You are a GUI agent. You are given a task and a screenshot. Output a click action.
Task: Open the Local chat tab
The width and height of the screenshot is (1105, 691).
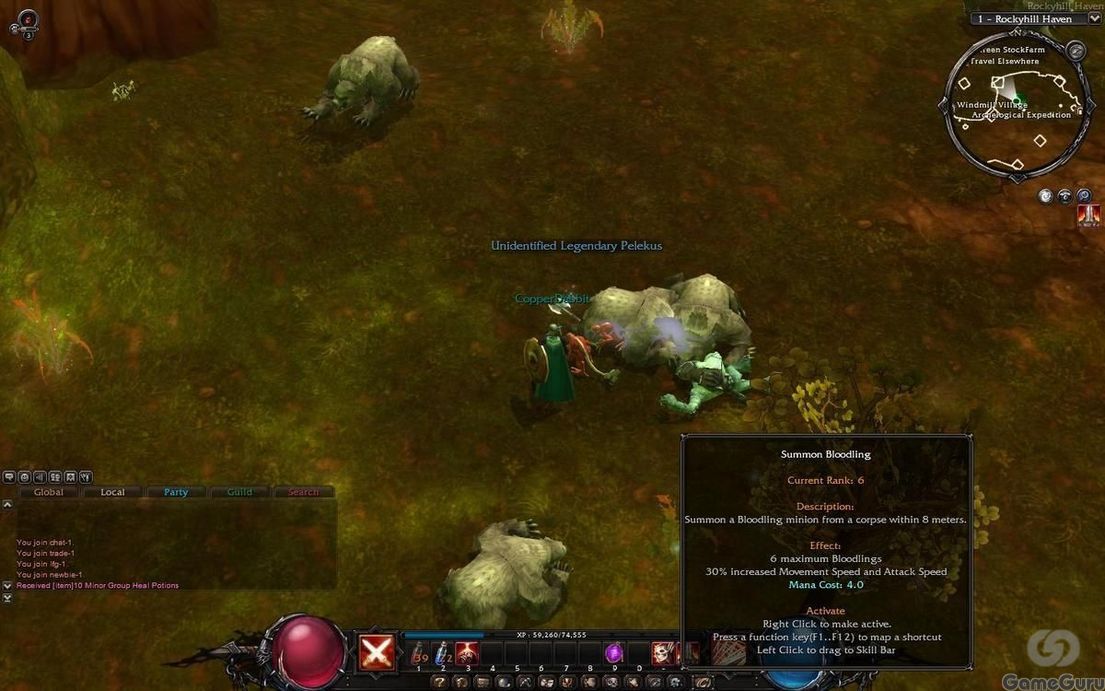click(x=112, y=492)
